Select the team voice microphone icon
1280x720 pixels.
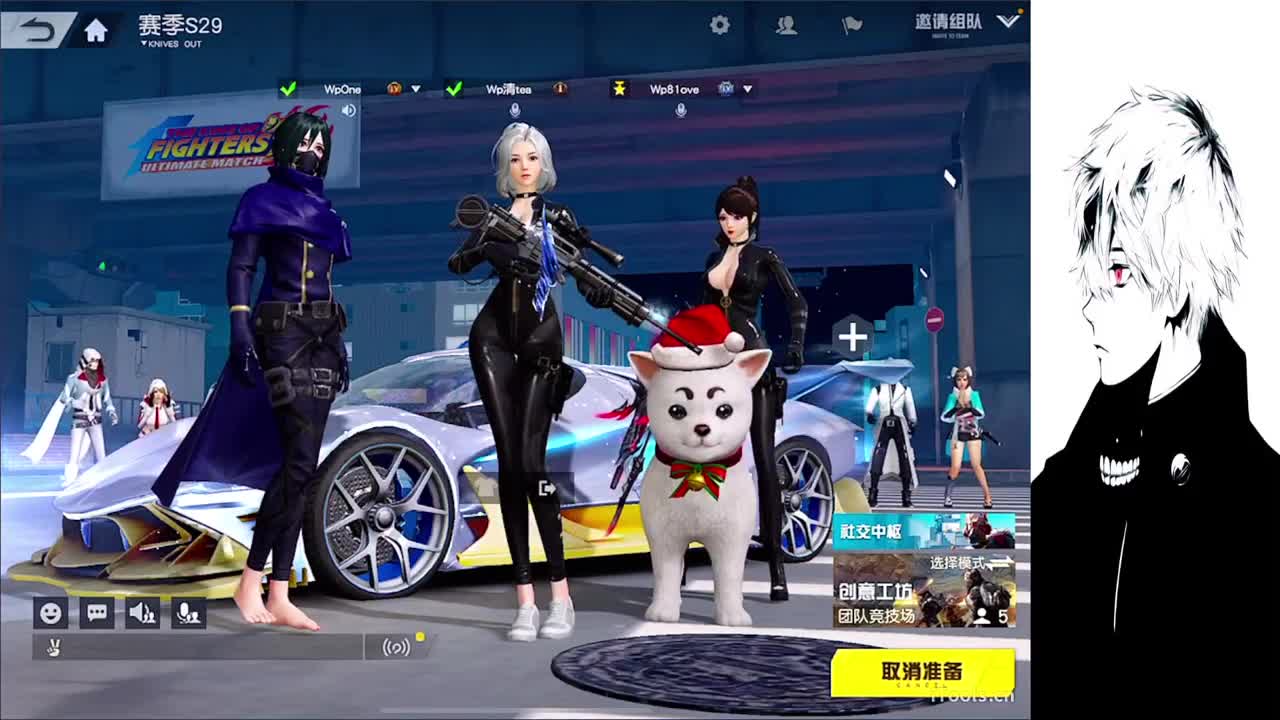[188, 611]
